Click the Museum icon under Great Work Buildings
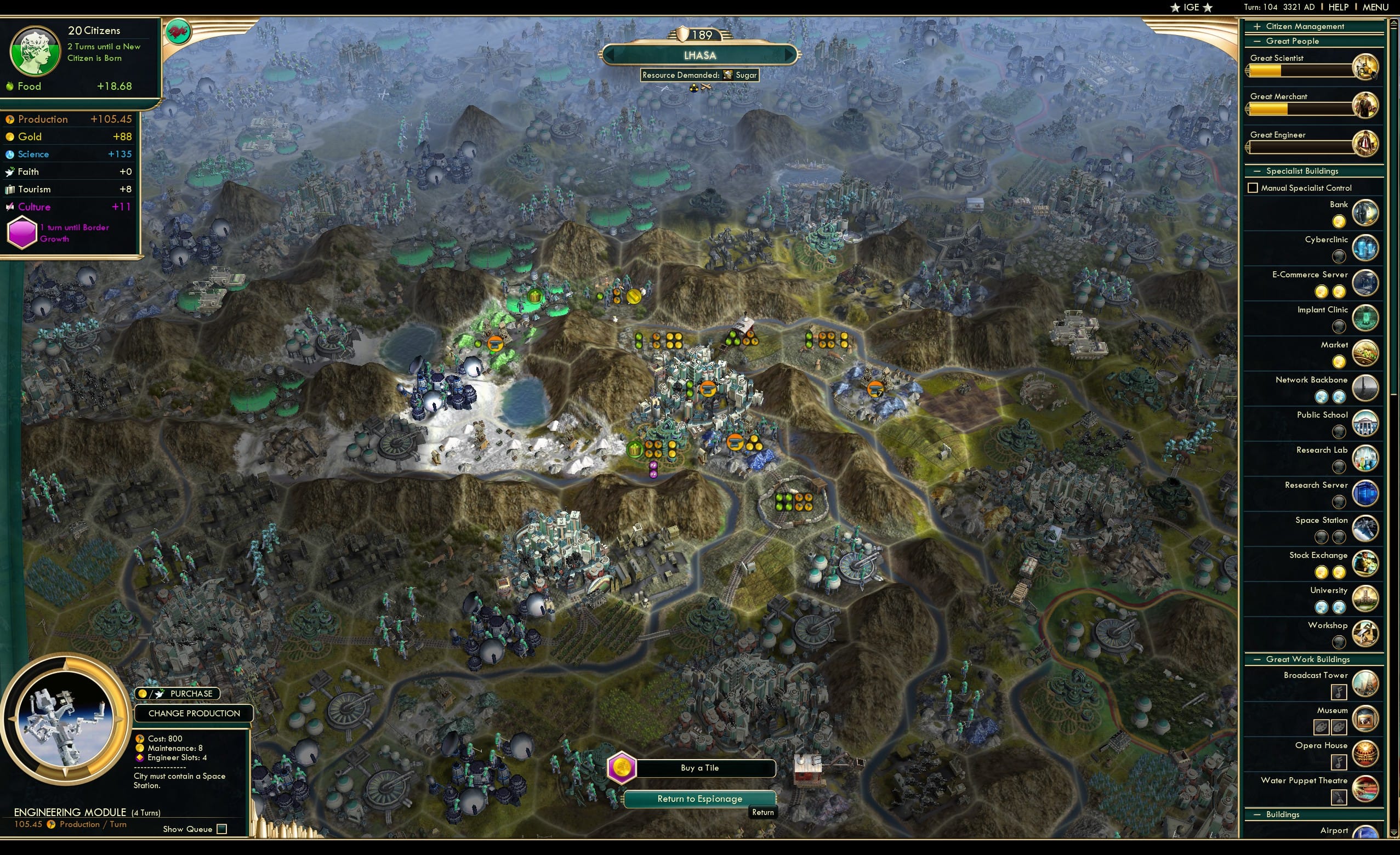The image size is (1400, 855). tap(1367, 718)
